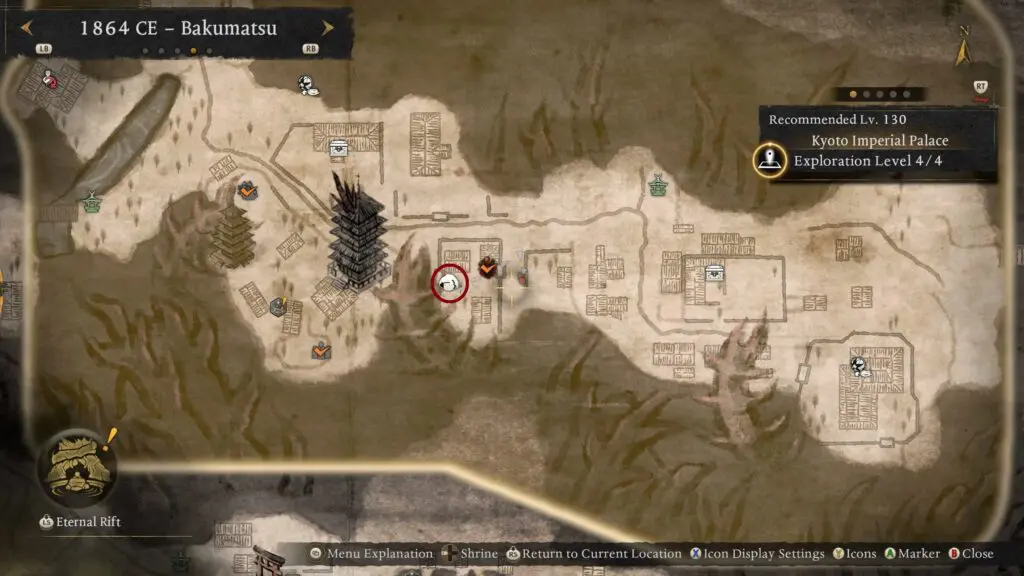
Task: Choose the checked marker beside the red-circled icon
Action: click(488, 267)
